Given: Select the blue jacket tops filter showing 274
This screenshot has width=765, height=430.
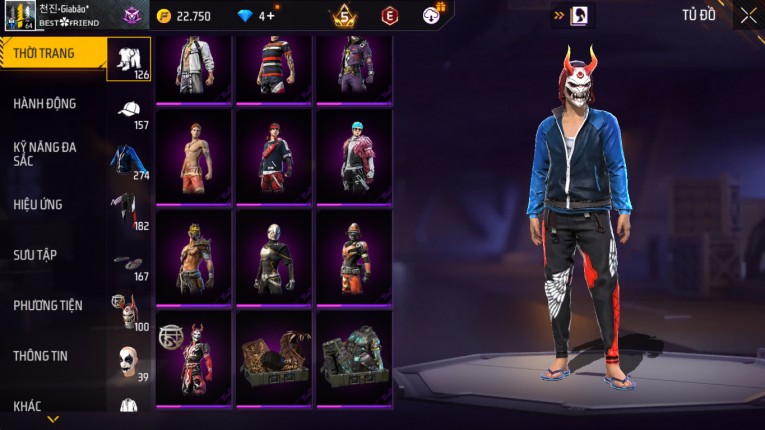Looking at the screenshot, I should (x=129, y=162).
